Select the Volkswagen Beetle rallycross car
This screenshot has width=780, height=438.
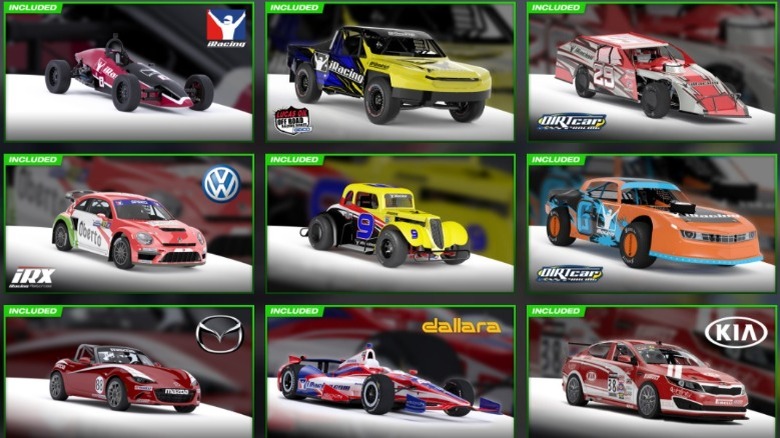[129, 223]
